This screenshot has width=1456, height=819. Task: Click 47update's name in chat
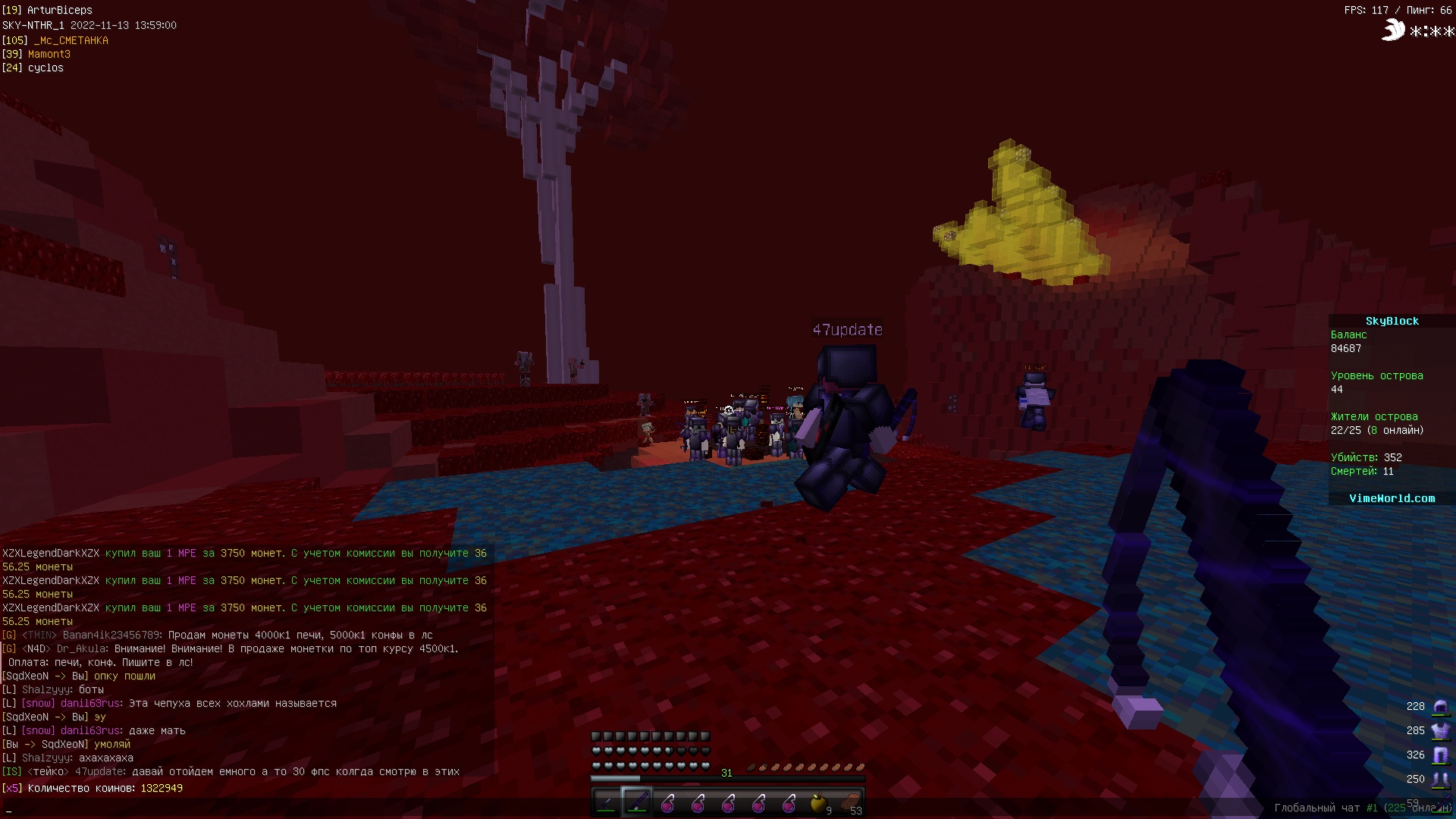[100, 772]
